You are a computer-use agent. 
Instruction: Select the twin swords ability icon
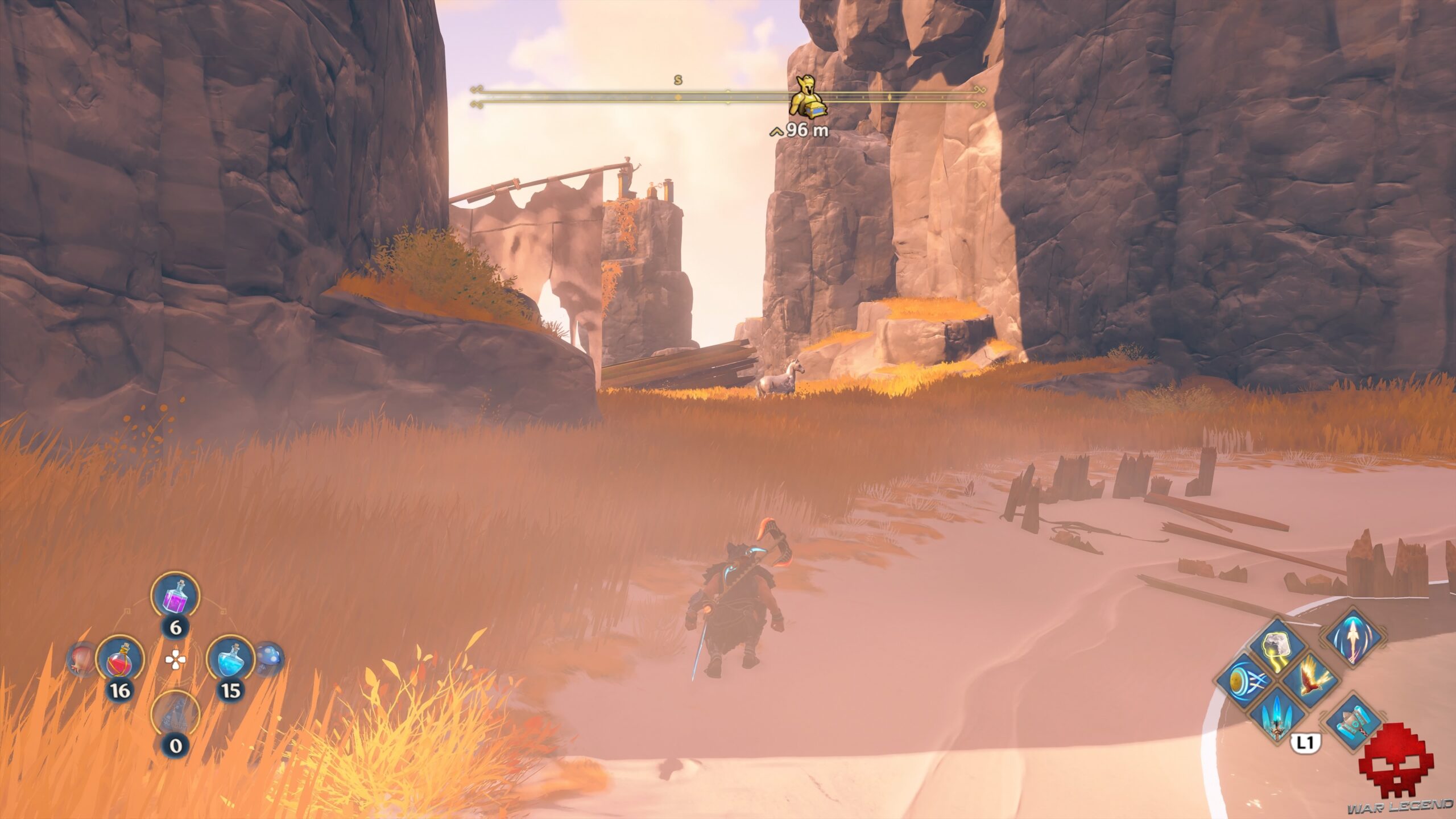pyautogui.click(x=1277, y=719)
